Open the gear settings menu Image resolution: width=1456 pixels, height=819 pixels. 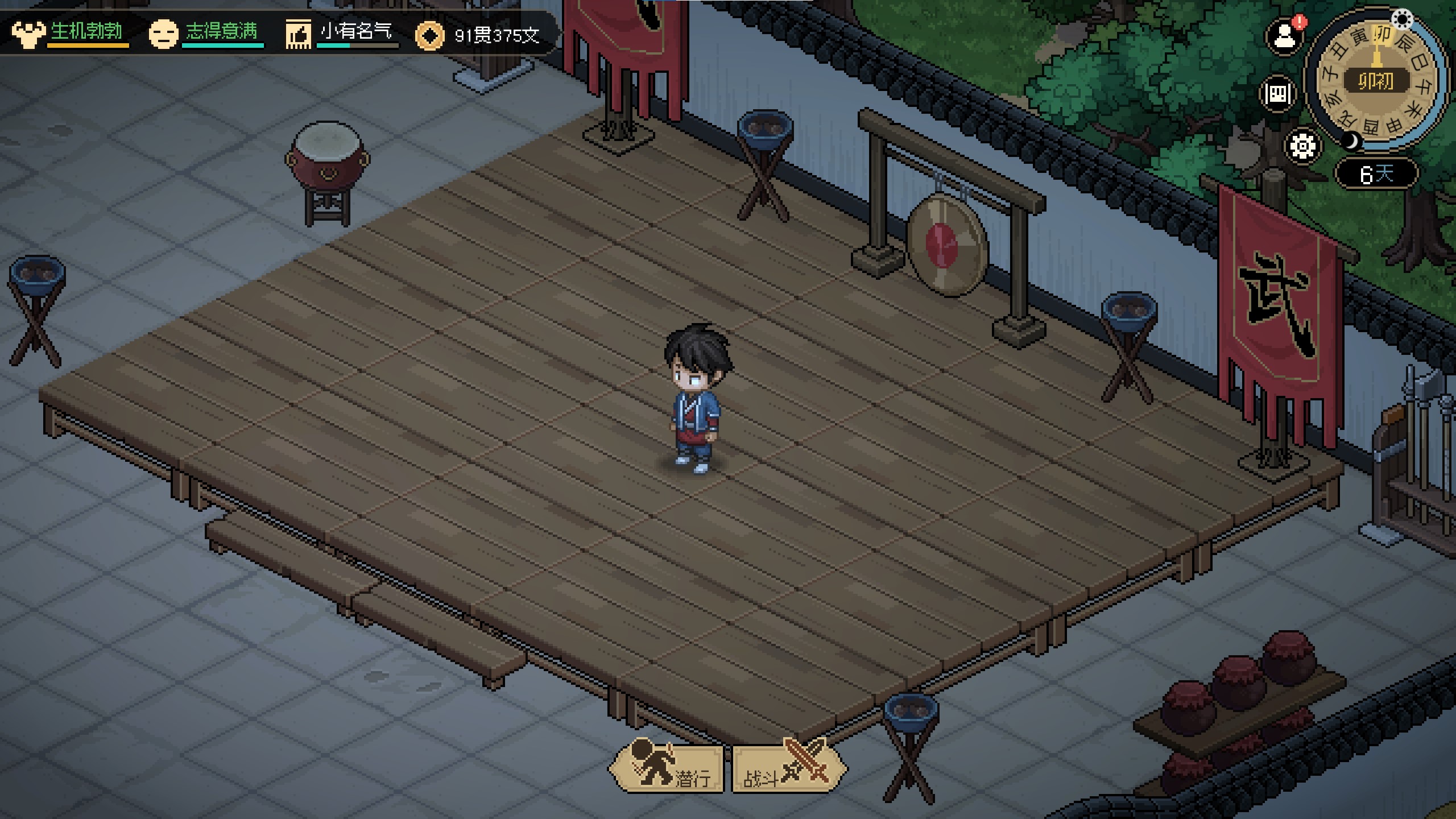1302,146
